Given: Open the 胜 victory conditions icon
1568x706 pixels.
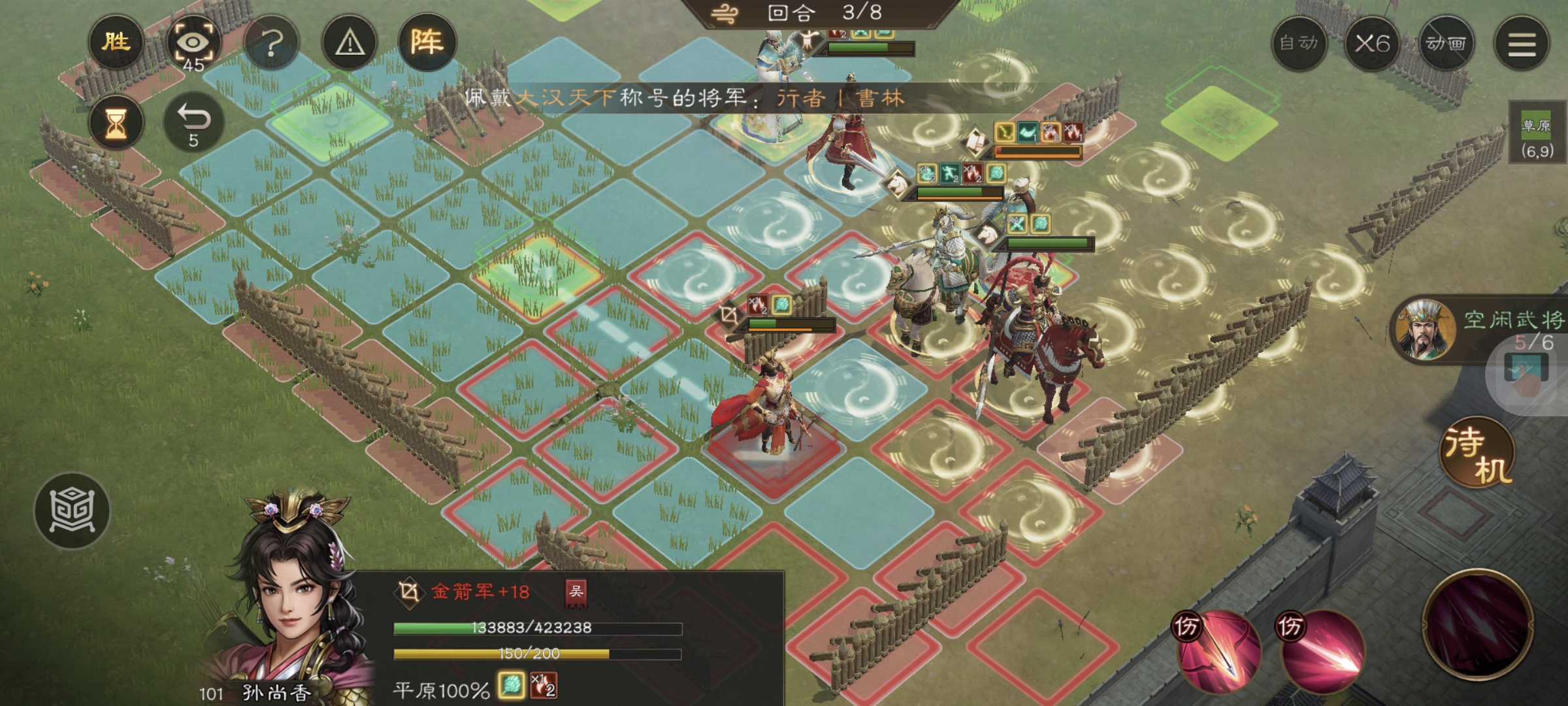Looking at the screenshot, I should (116, 43).
